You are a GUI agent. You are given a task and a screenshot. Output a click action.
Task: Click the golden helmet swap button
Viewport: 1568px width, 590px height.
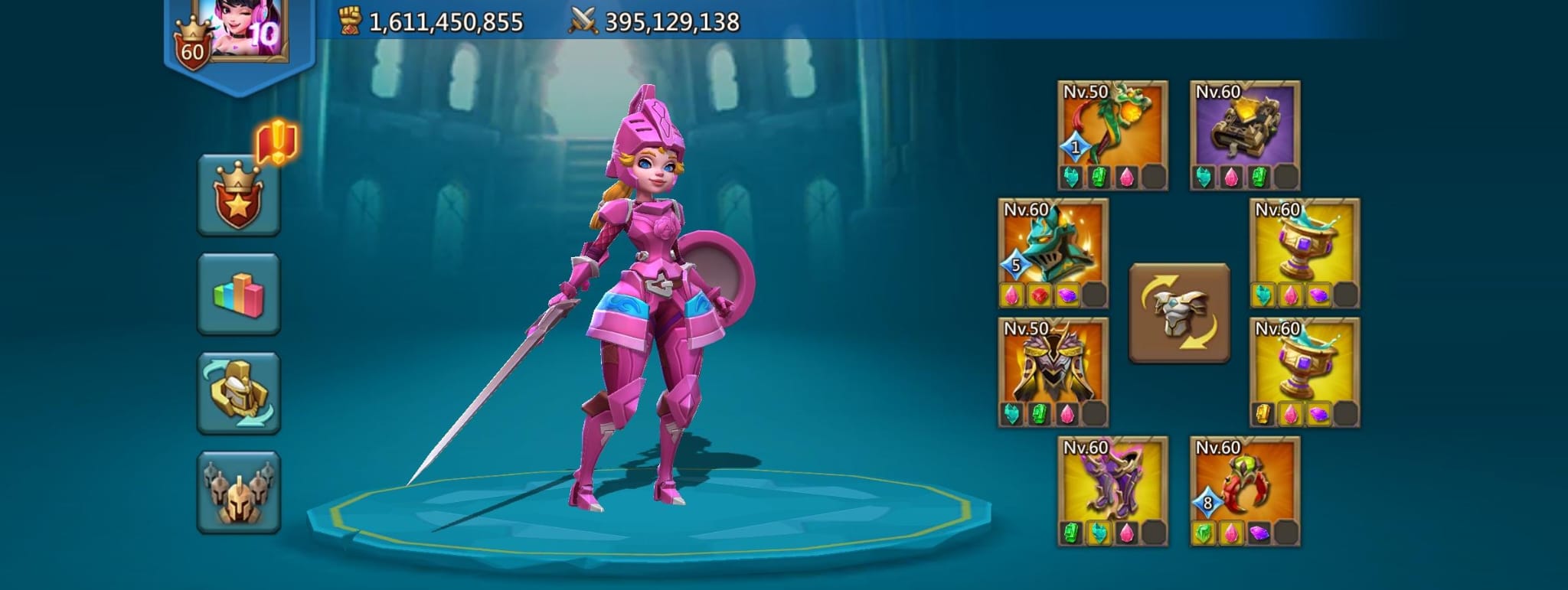pos(239,393)
